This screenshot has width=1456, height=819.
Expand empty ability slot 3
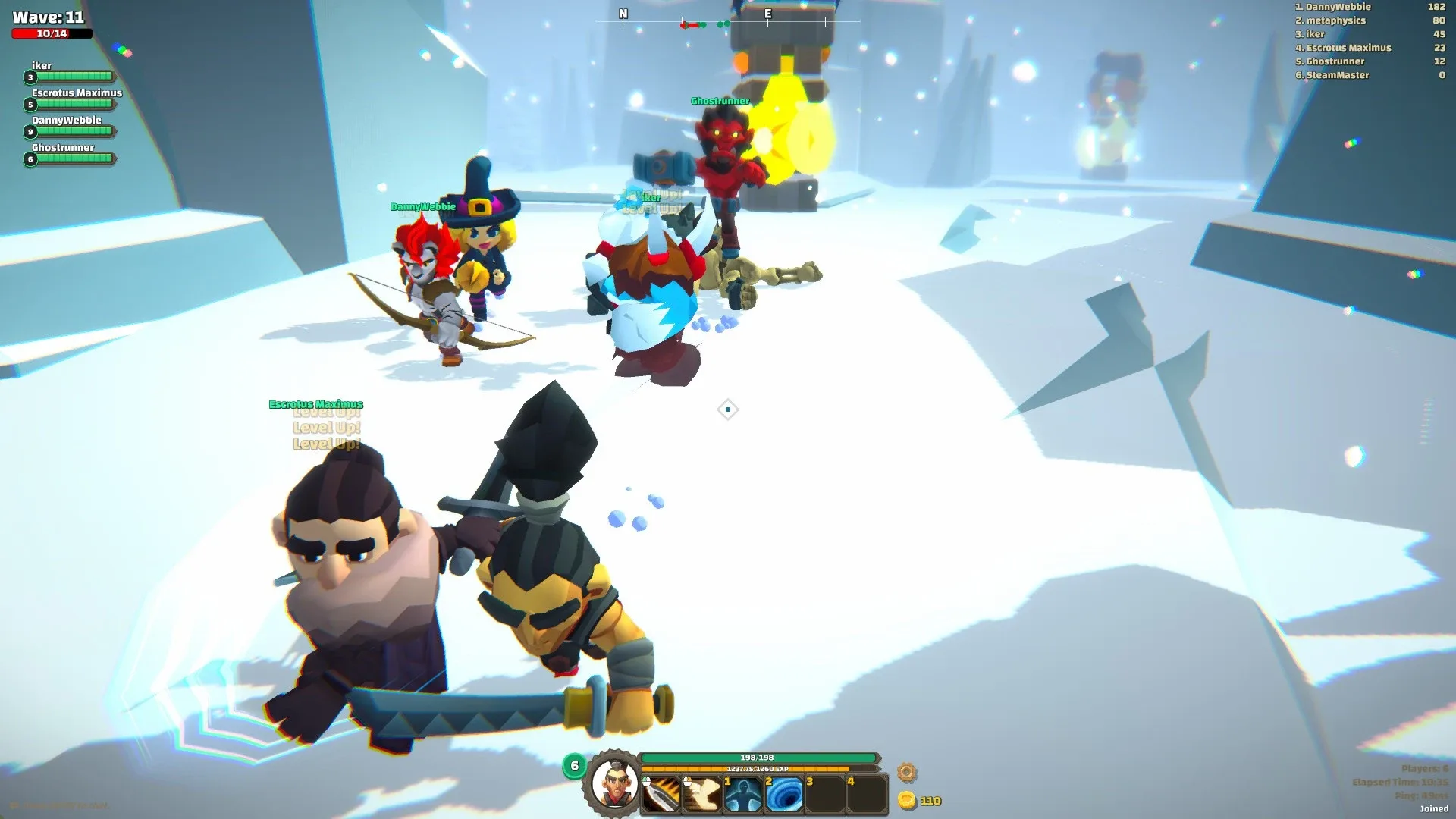[824, 794]
